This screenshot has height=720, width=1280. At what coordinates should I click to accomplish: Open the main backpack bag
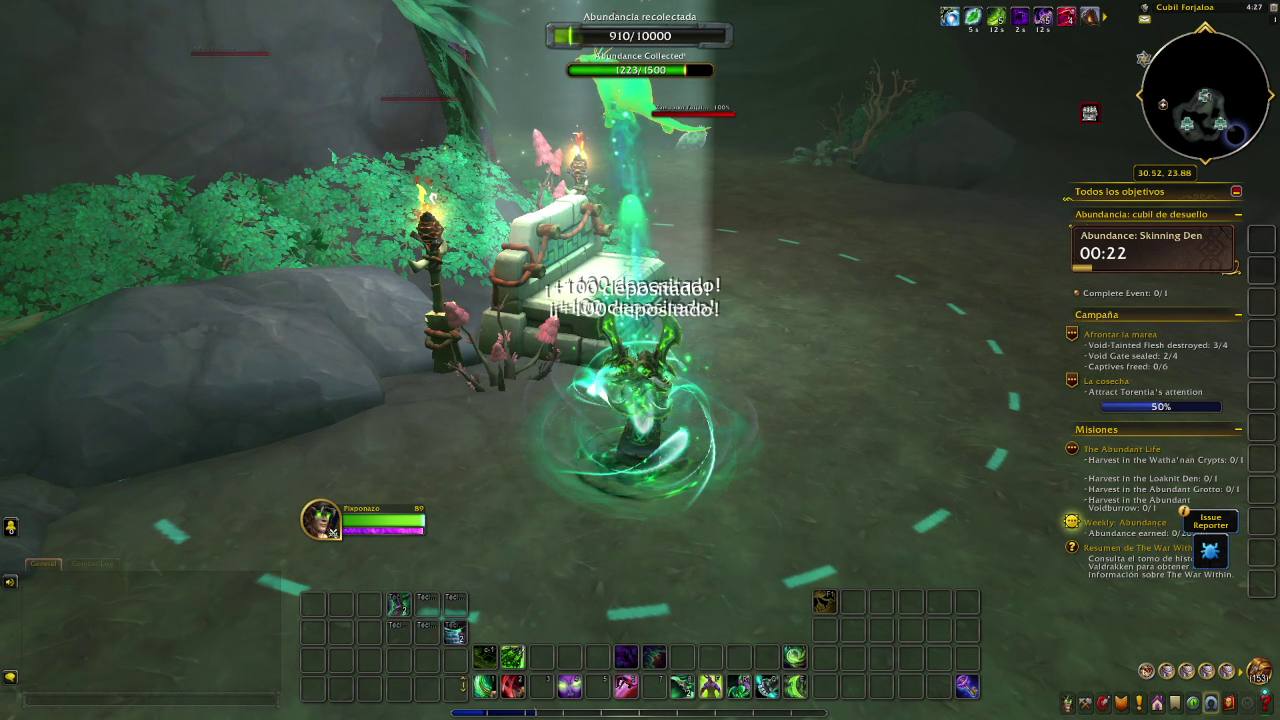(x=1259, y=672)
